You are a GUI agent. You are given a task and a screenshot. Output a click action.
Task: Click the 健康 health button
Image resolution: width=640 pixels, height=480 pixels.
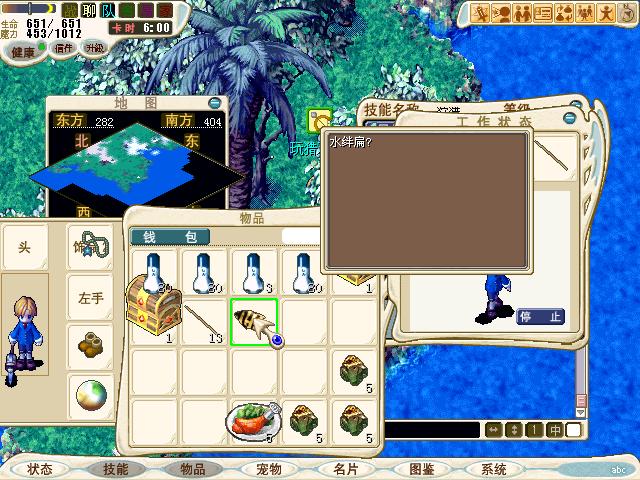(x=23, y=51)
